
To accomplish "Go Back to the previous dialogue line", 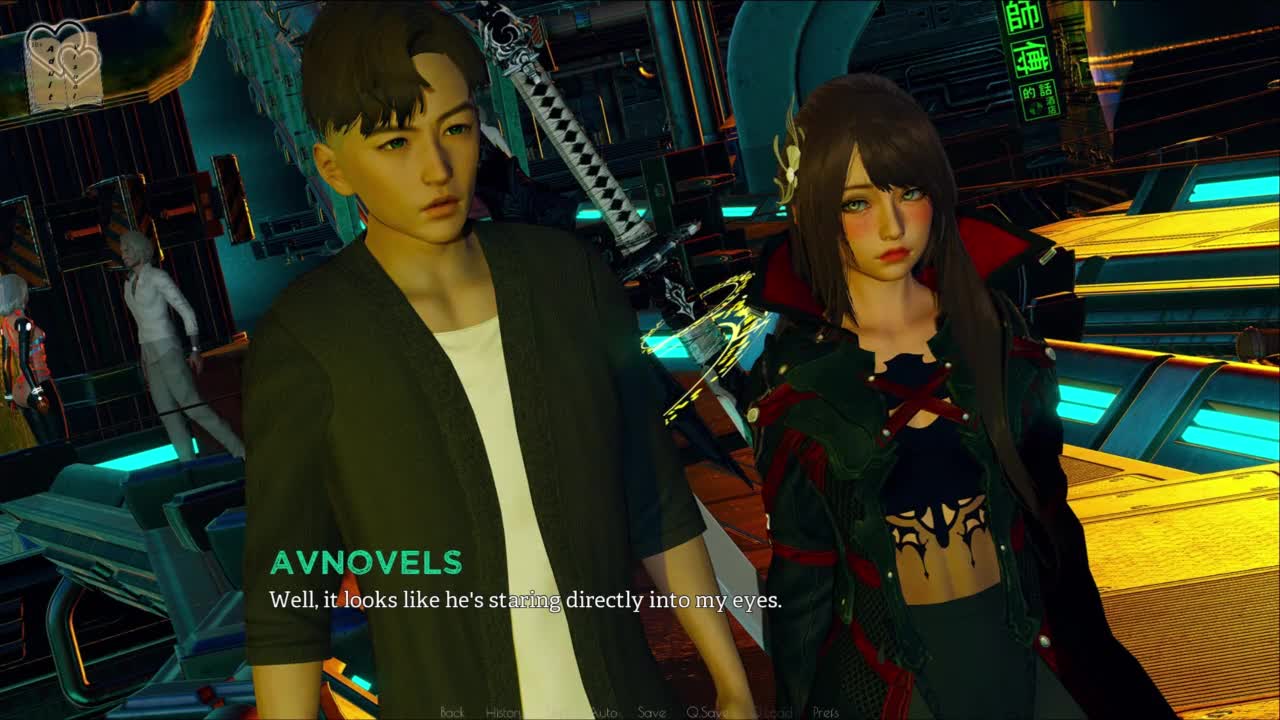I will [x=452, y=712].
